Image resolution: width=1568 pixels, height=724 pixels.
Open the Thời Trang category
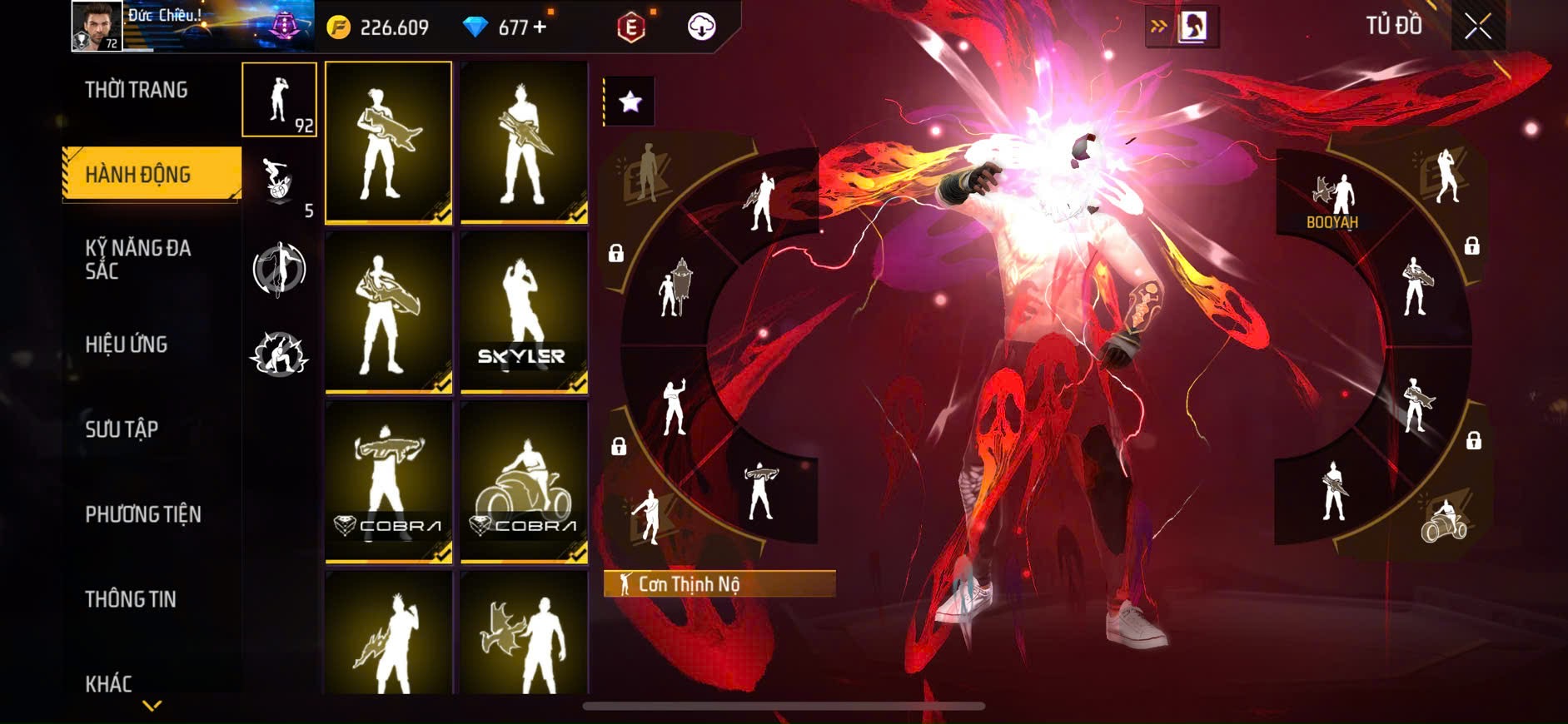point(137,90)
